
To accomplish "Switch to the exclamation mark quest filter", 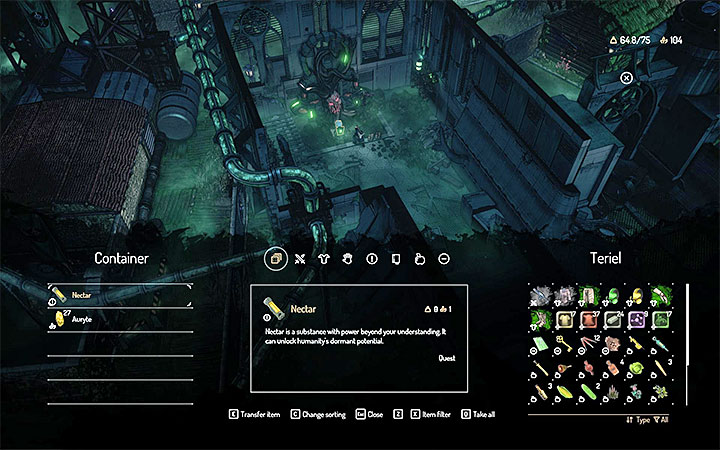I will click(371, 258).
